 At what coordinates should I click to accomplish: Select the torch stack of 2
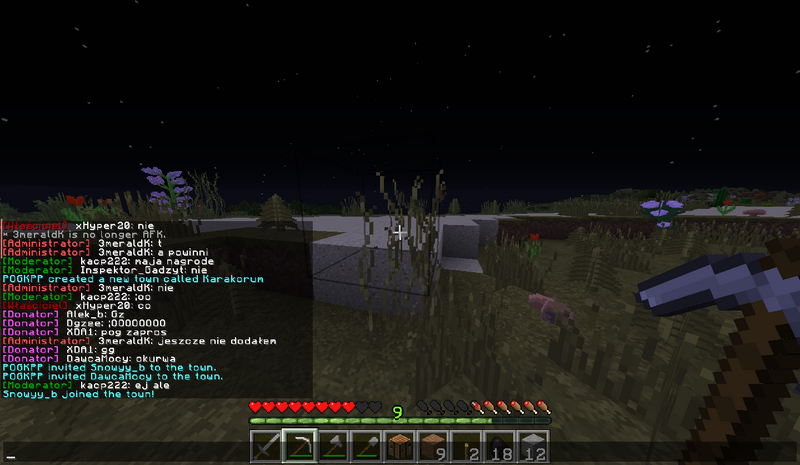pos(467,448)
